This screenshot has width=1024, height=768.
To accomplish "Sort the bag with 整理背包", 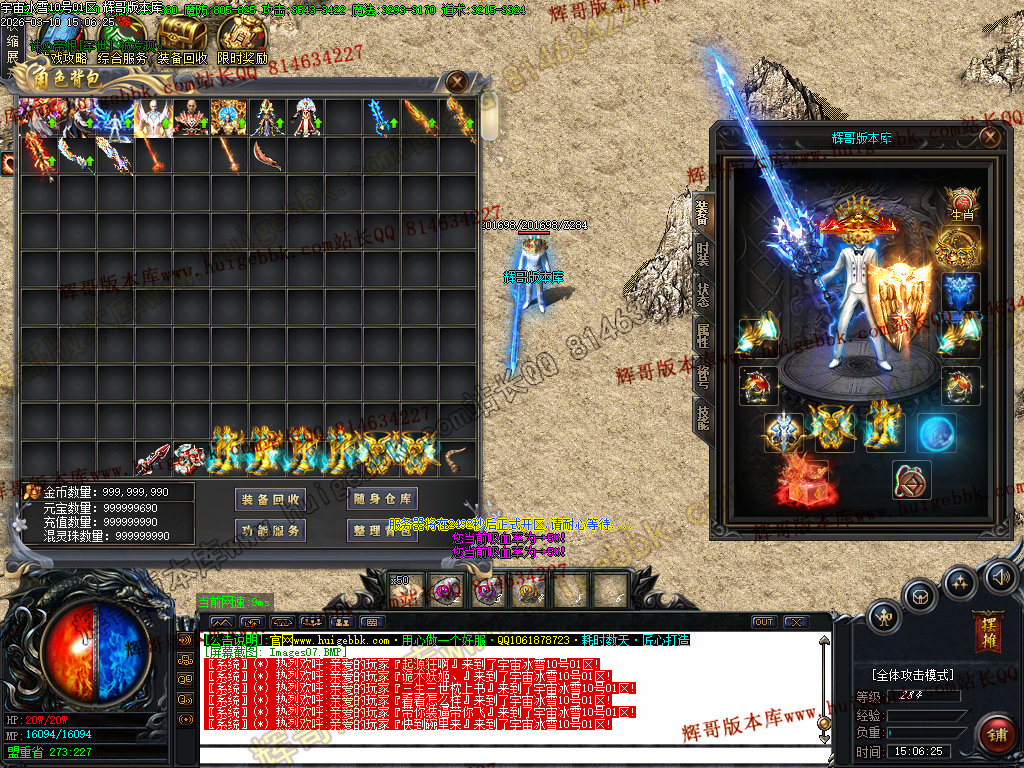I will (381, 530).
